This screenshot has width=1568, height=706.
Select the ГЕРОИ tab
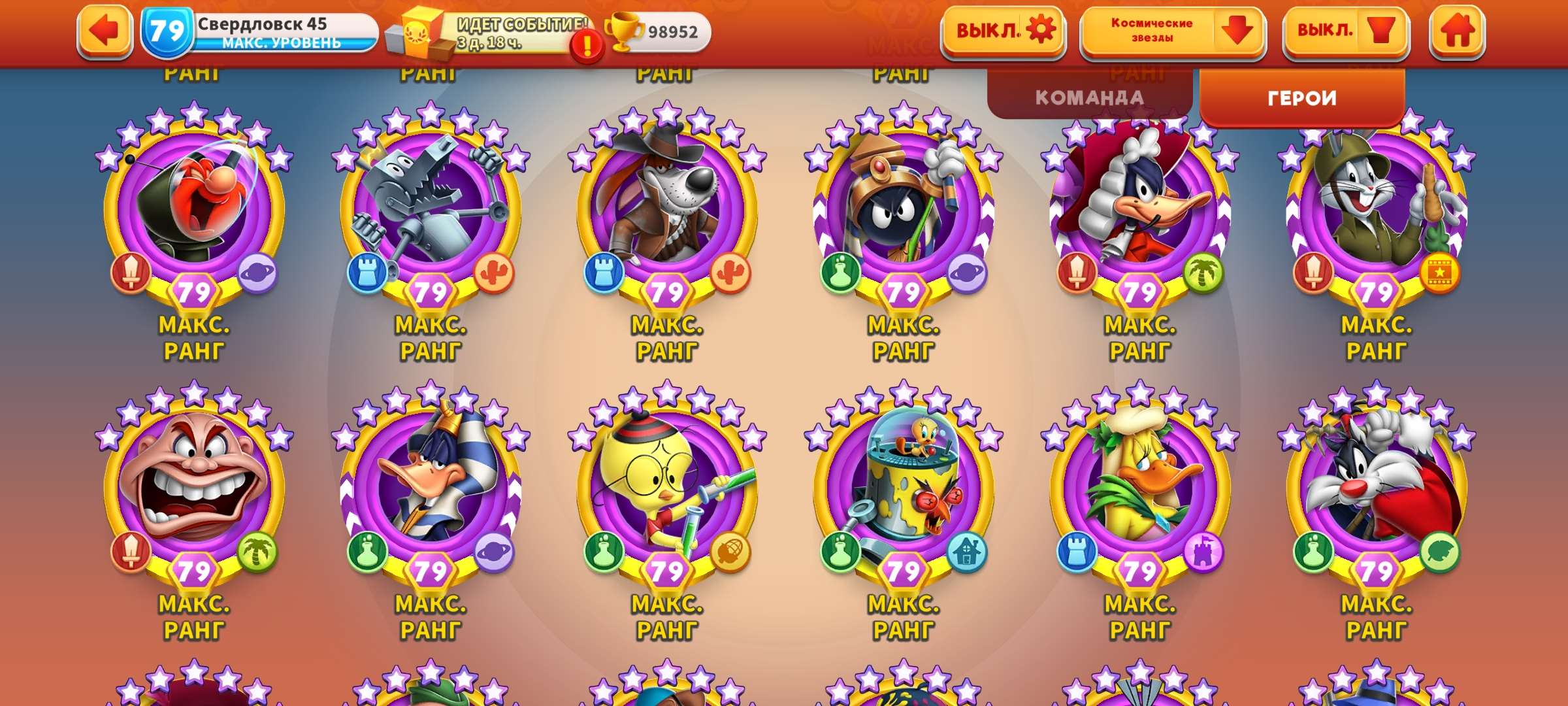coord(1301,97)
